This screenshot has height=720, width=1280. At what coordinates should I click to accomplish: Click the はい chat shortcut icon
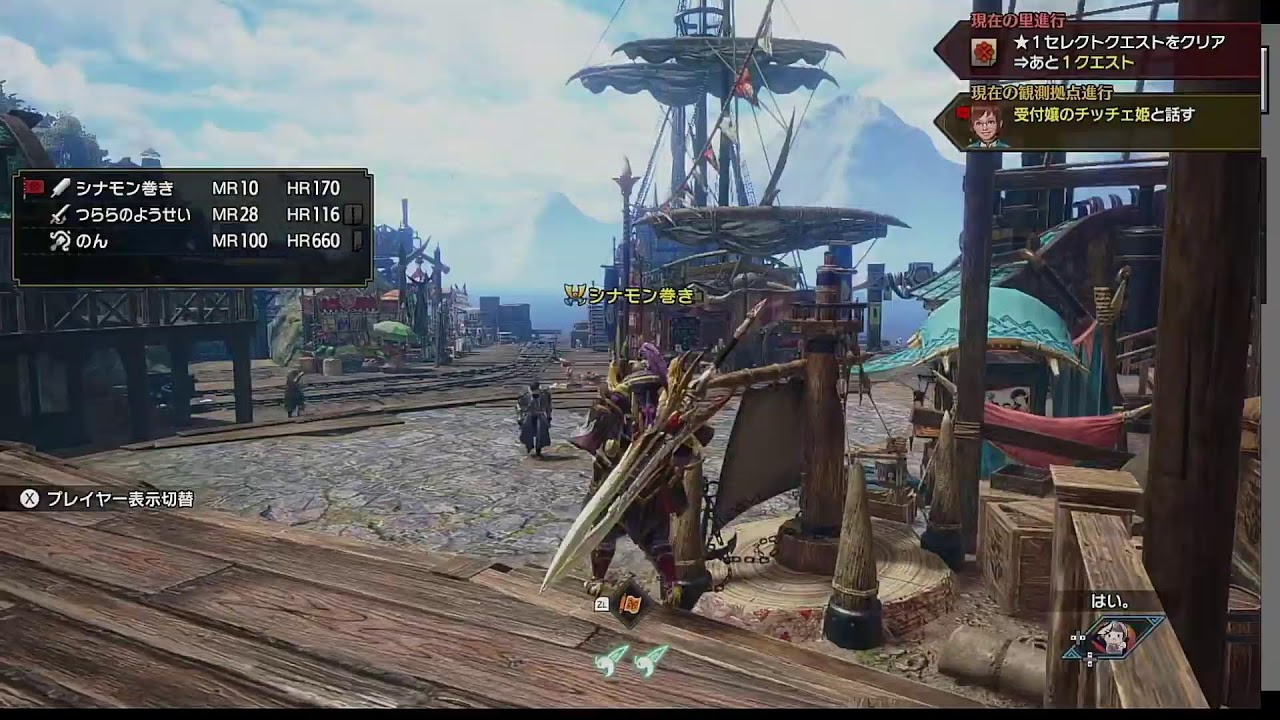click(x=1112, y=637)
